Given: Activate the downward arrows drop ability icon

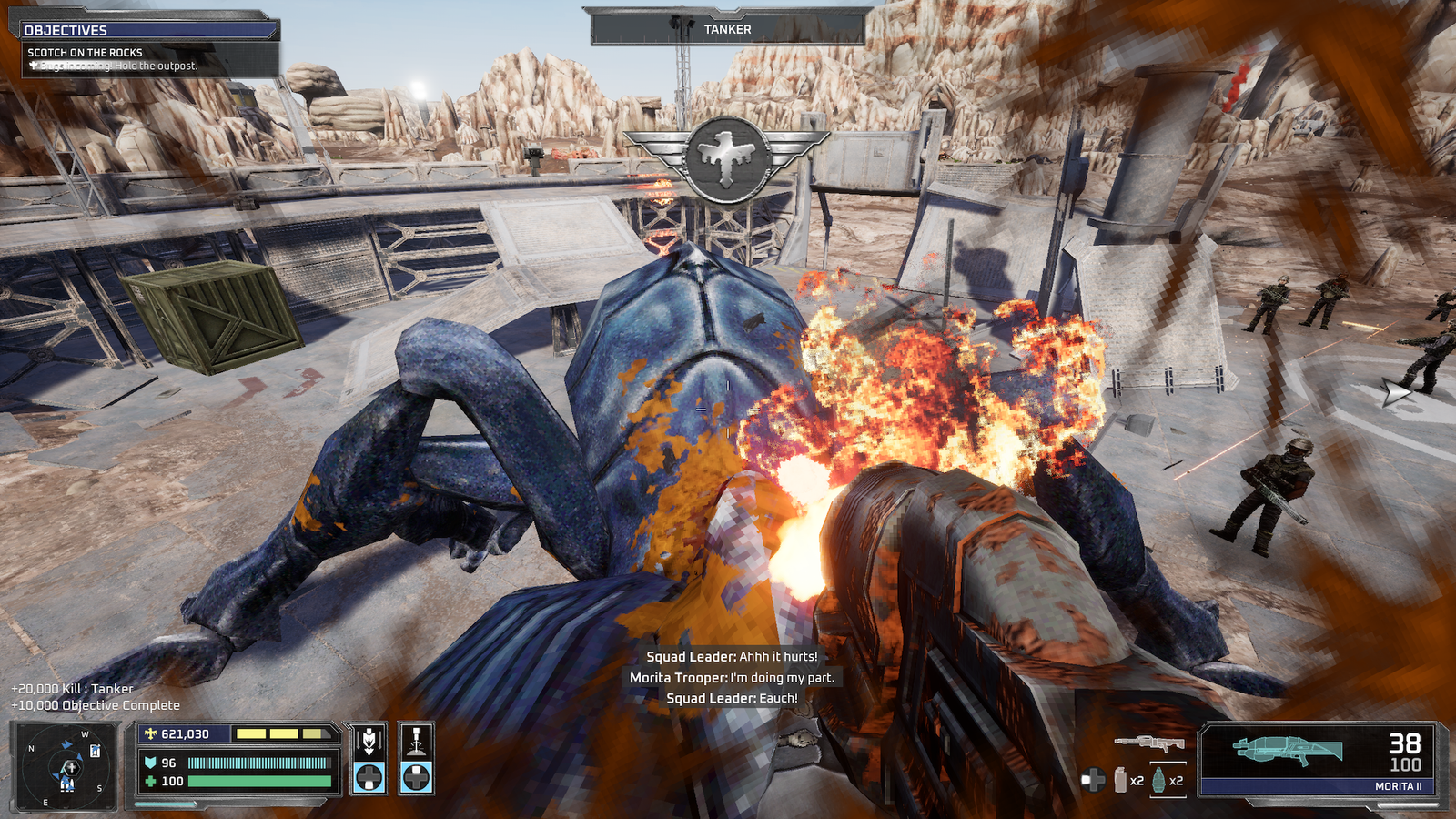Looking at the screenshot, I should [369, 742].
